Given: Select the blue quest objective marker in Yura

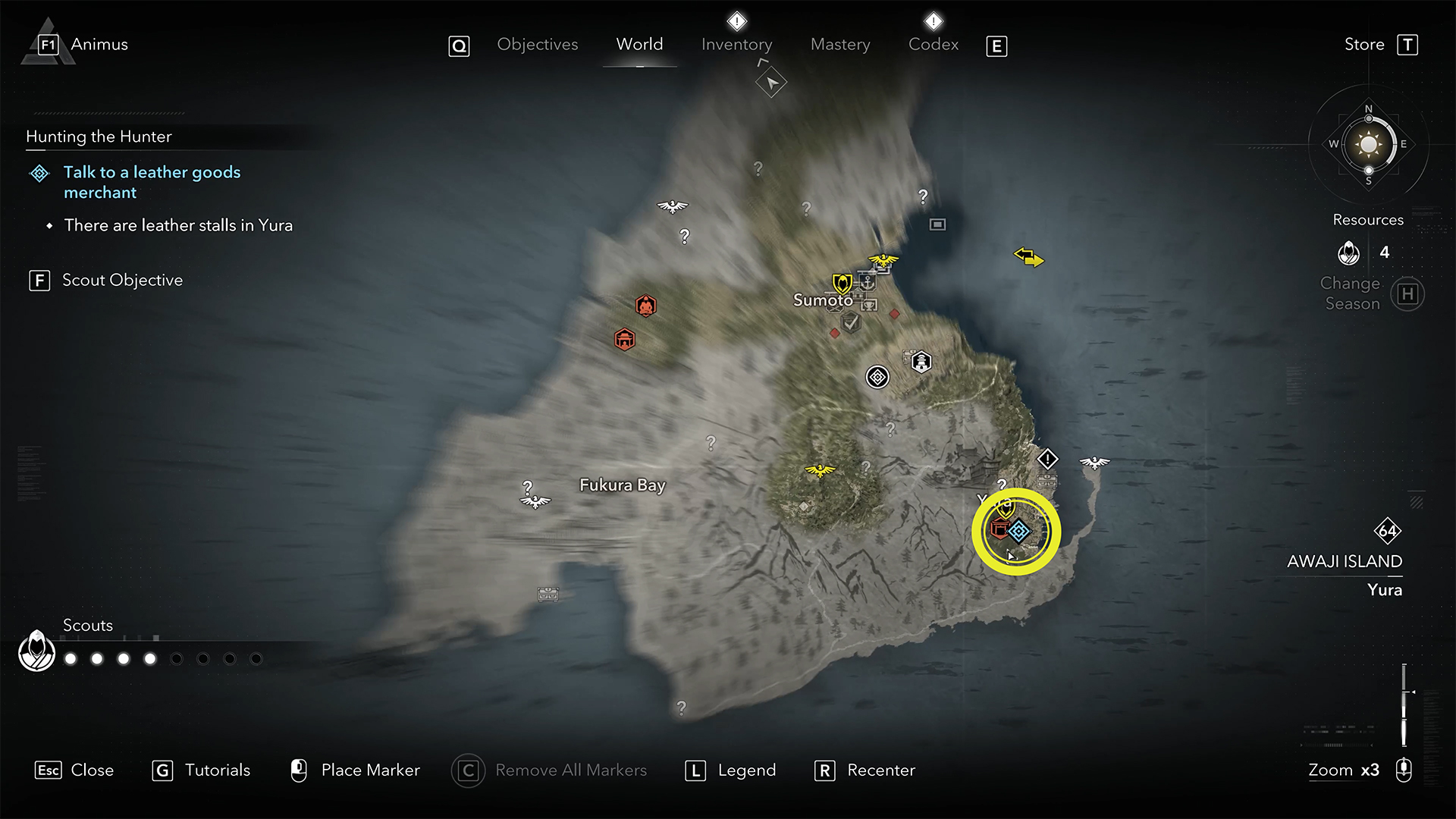Looking at the screenshot, I should [1019, 531].
